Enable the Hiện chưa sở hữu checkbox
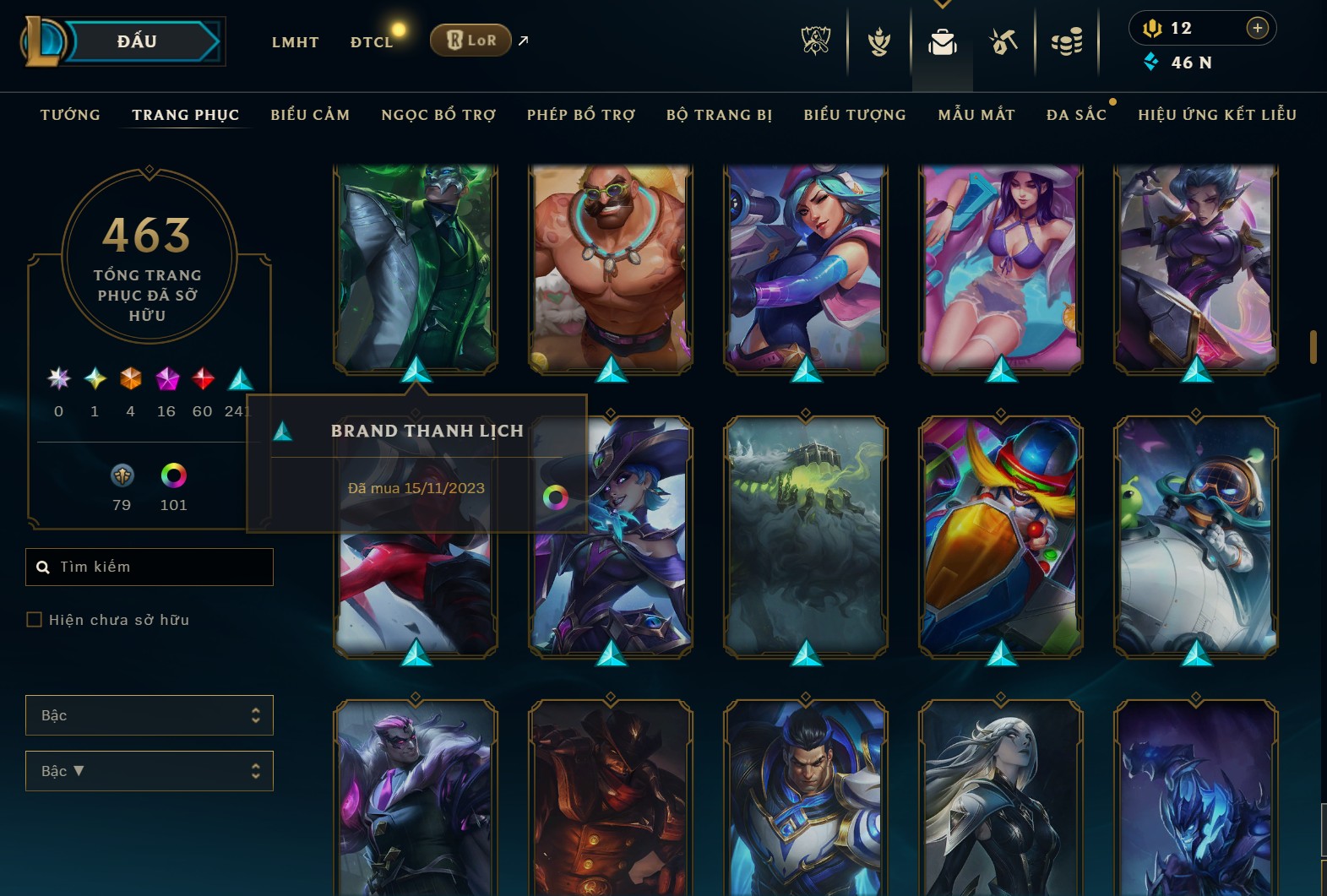This screenshot has width=1327, height=896. (35, 619)
